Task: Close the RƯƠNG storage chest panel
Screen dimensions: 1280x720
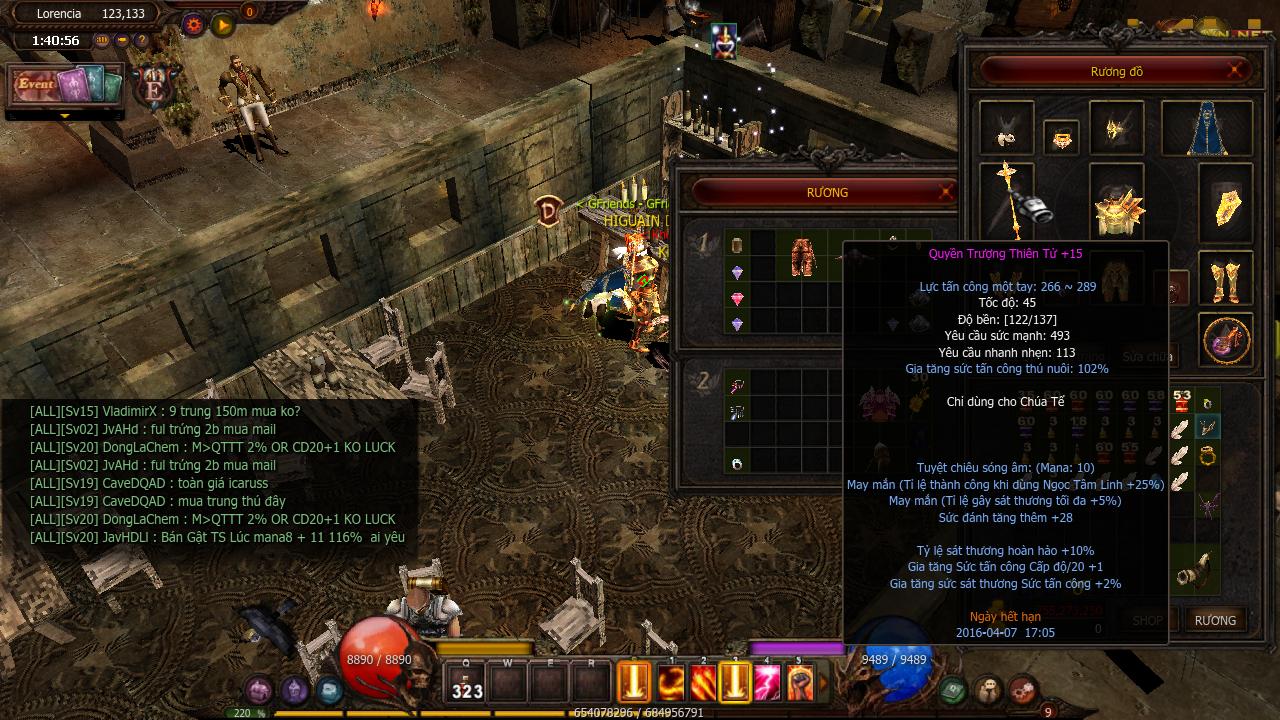Action: coord(945,192)
